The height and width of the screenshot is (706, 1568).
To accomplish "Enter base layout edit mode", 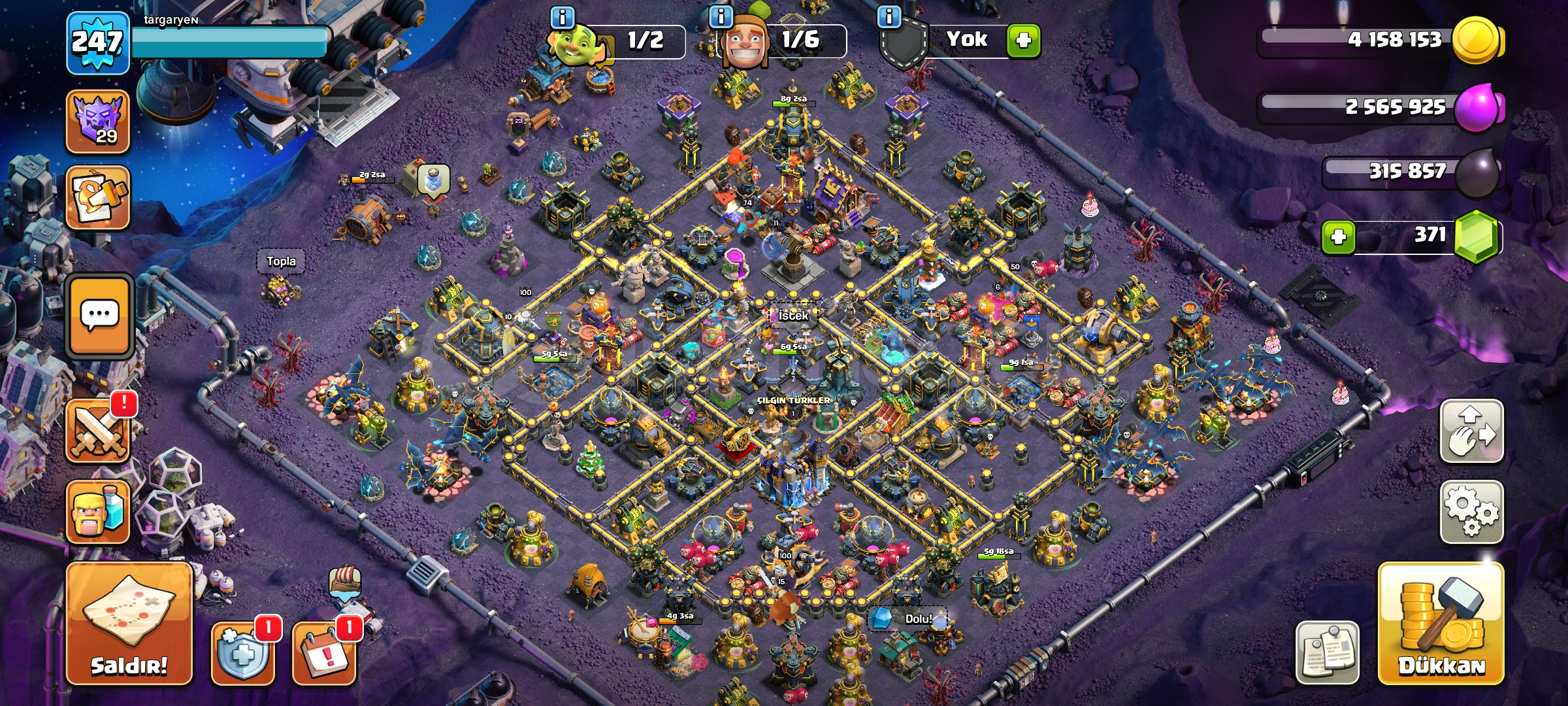I will pos(1471,431).
